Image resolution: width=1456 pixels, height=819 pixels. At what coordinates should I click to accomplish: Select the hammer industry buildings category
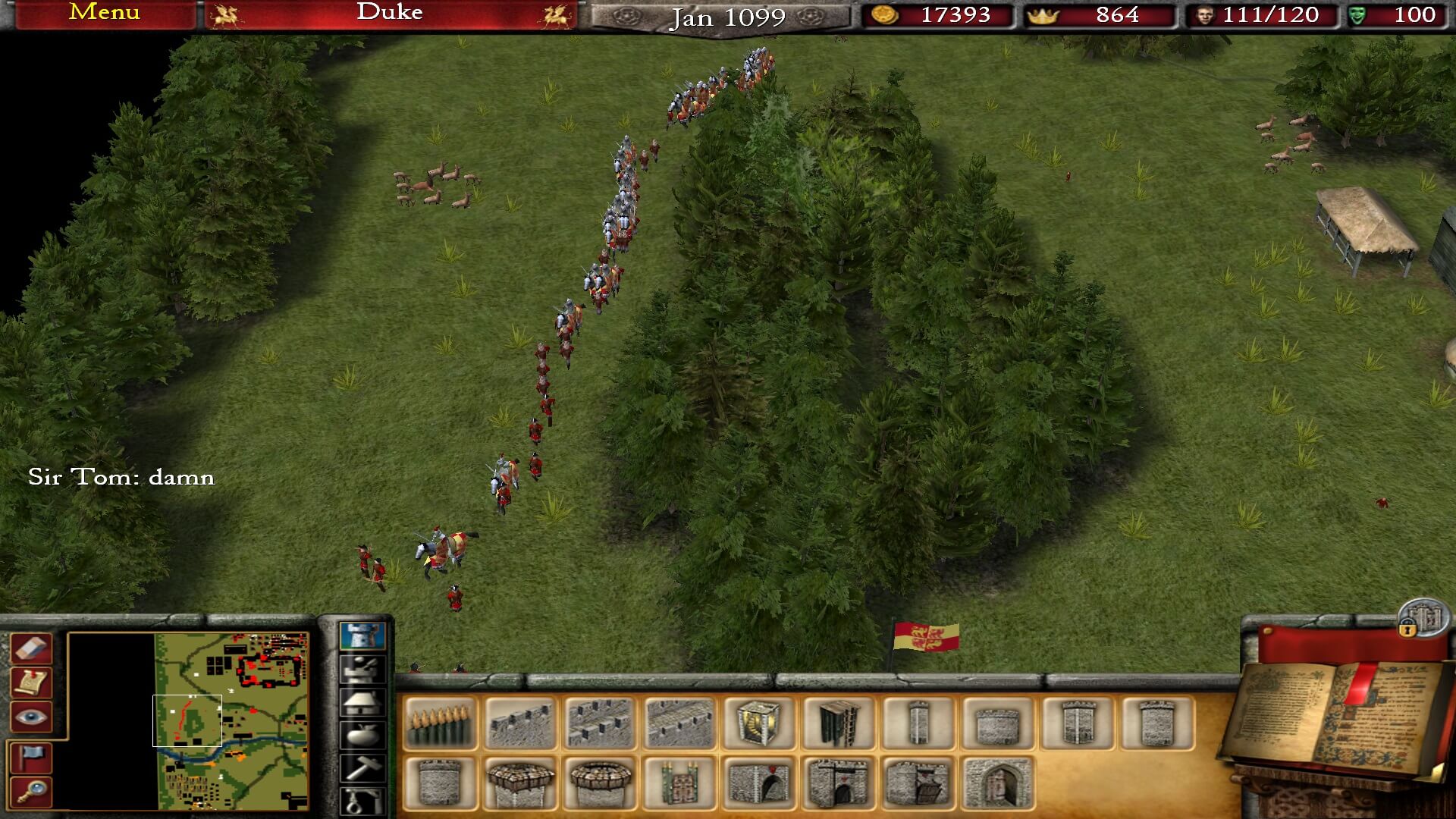(362, 767)
